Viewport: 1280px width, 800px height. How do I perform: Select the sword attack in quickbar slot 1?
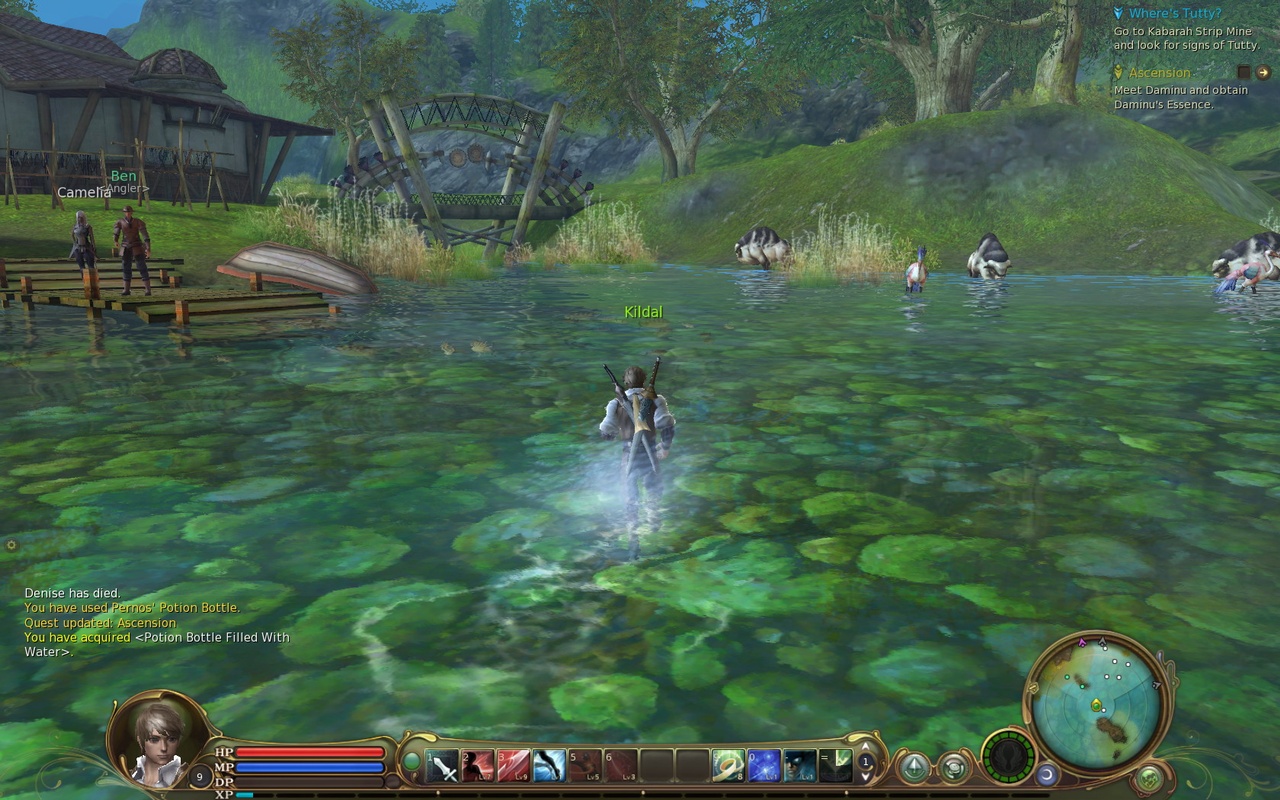click(x=441, y=765)
